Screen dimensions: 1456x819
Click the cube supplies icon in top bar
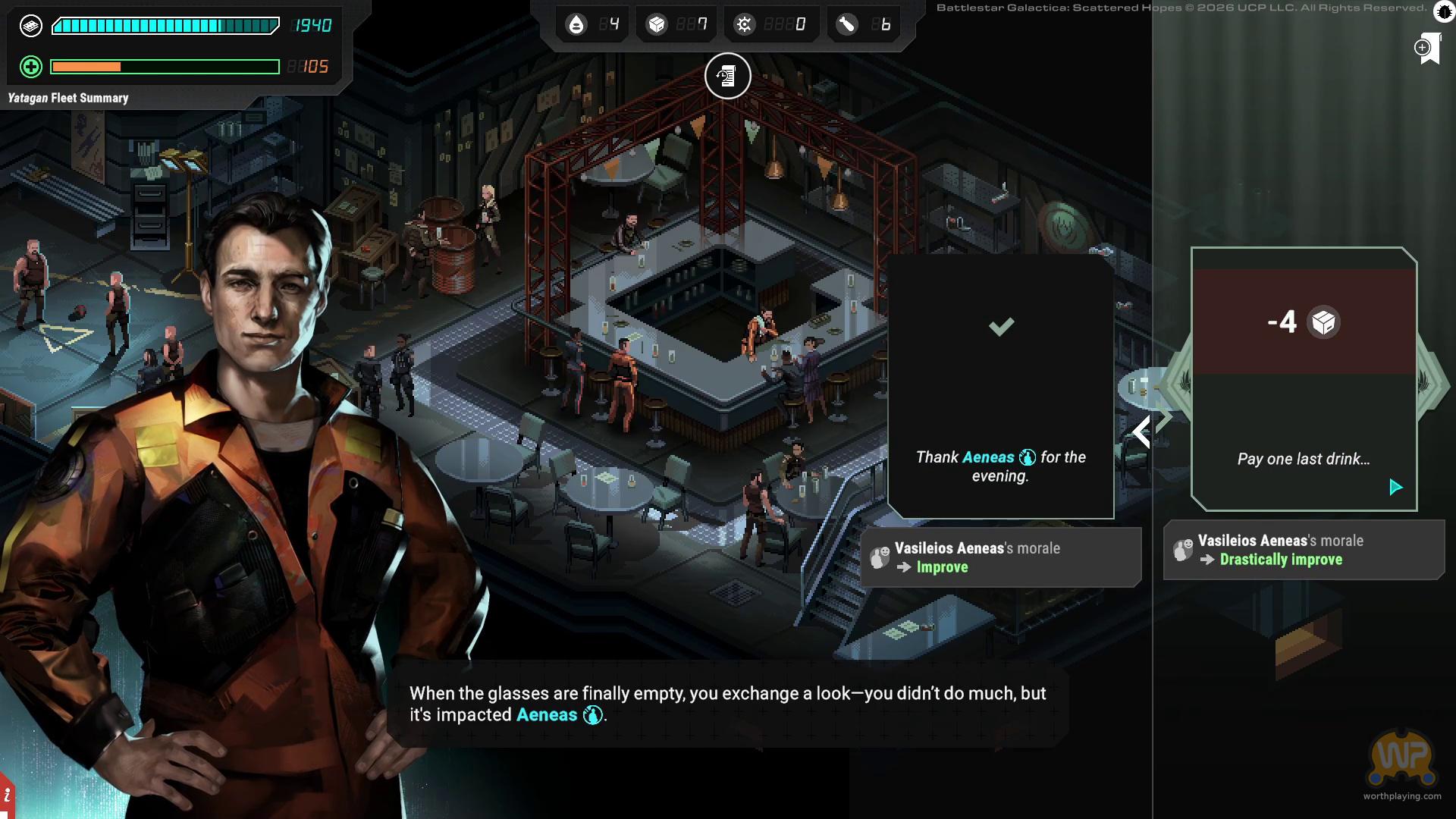656,25
